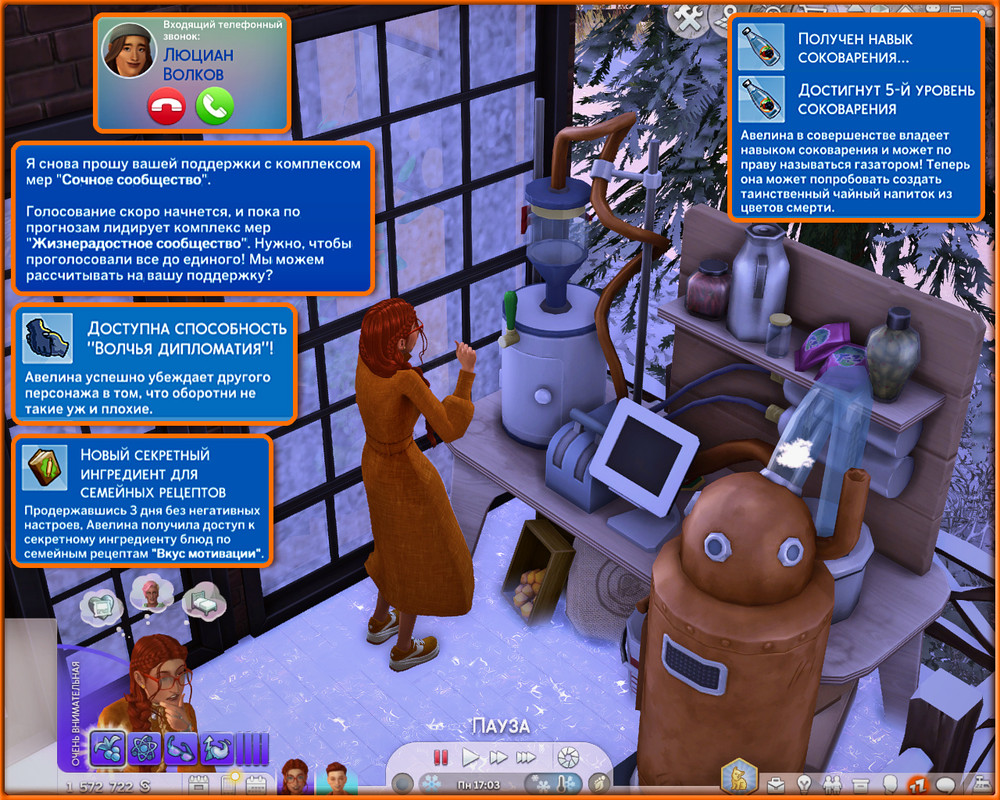The width and height of the screenshot is (1000, 800).
Task: Resume the game at normal play speed
Action: pos(470,757)
